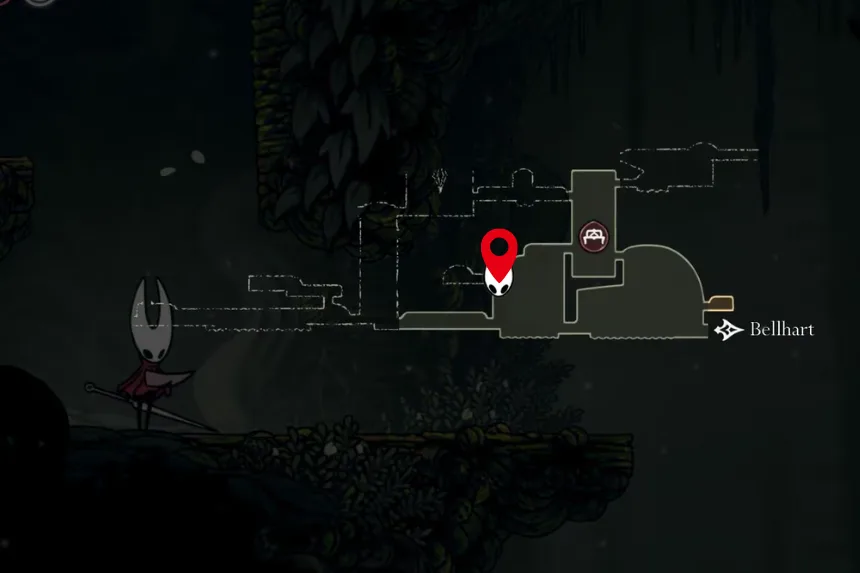Choose the Bellhart exit label

pyautogui.click(x=780, y=330)
